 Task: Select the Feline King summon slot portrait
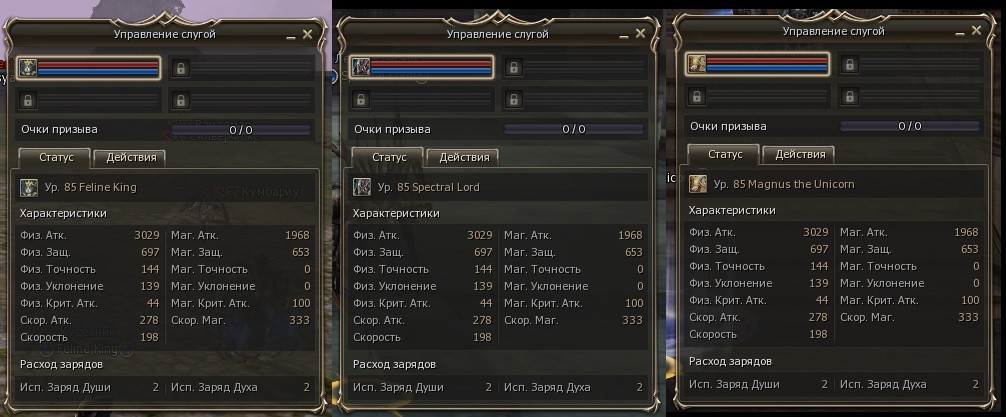(x=29, y=68)
